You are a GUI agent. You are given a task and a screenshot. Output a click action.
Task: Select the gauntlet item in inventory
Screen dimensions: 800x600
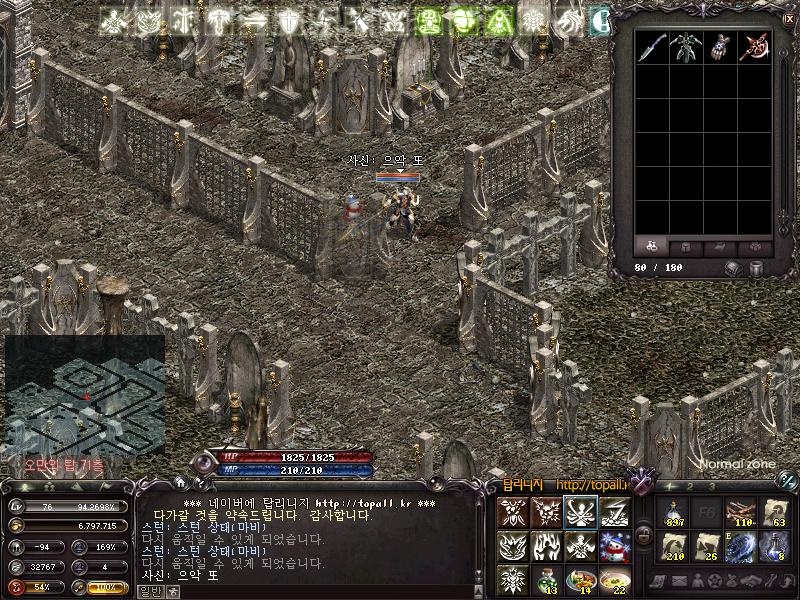pos(720,46)
